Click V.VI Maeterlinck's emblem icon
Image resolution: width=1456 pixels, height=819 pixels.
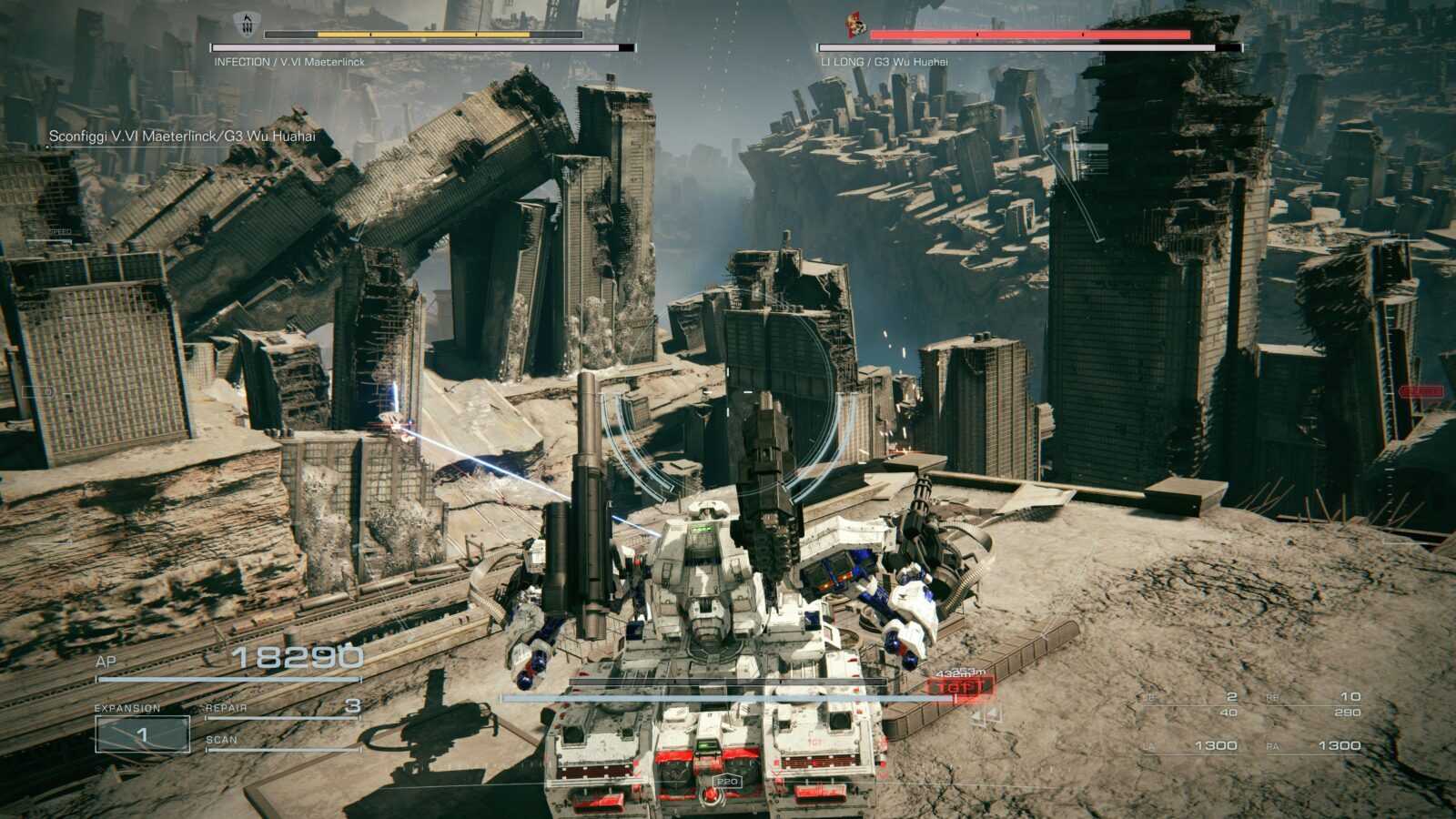[244, 23]
